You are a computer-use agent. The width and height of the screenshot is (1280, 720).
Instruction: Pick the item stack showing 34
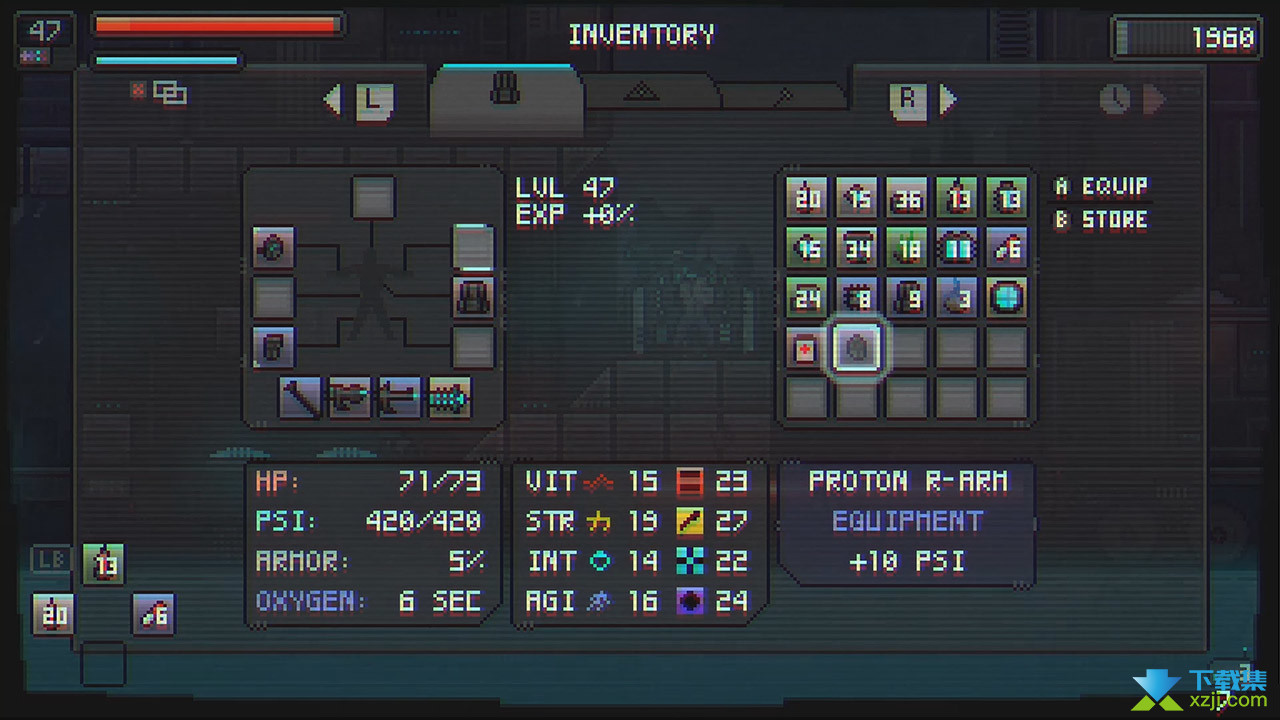[857, 247]
